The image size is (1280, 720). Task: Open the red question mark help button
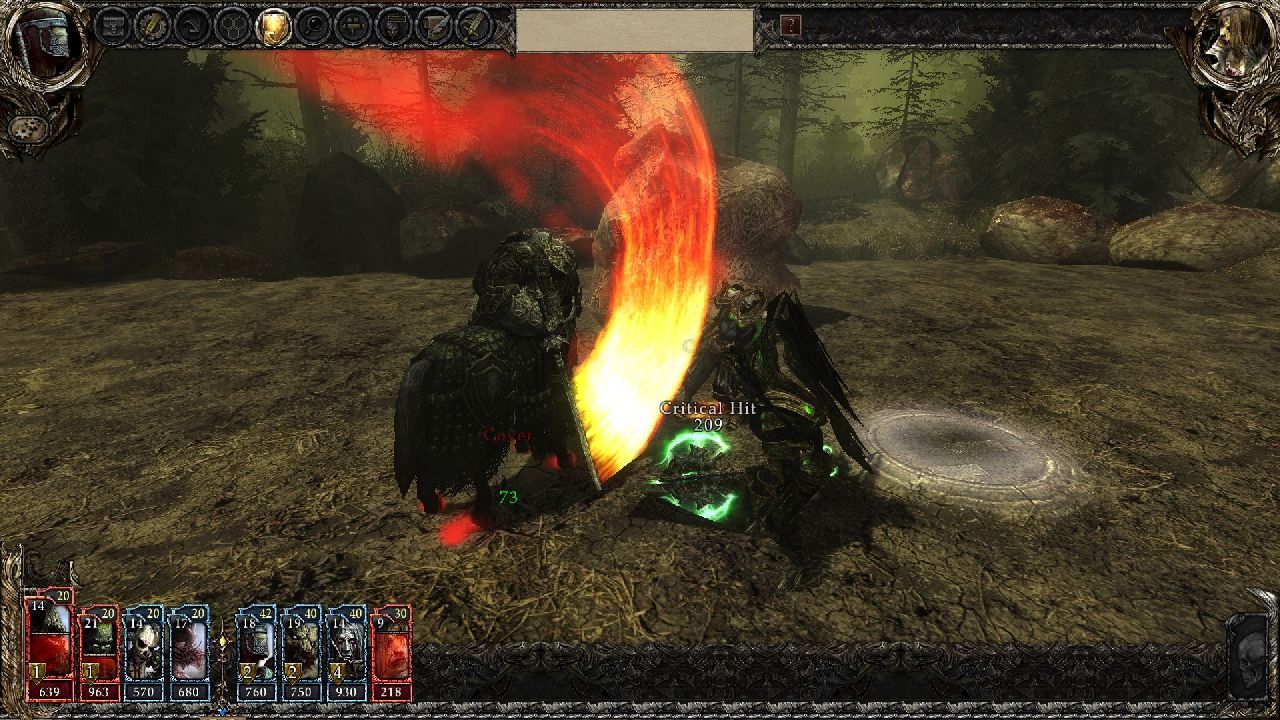click(790, 25)
